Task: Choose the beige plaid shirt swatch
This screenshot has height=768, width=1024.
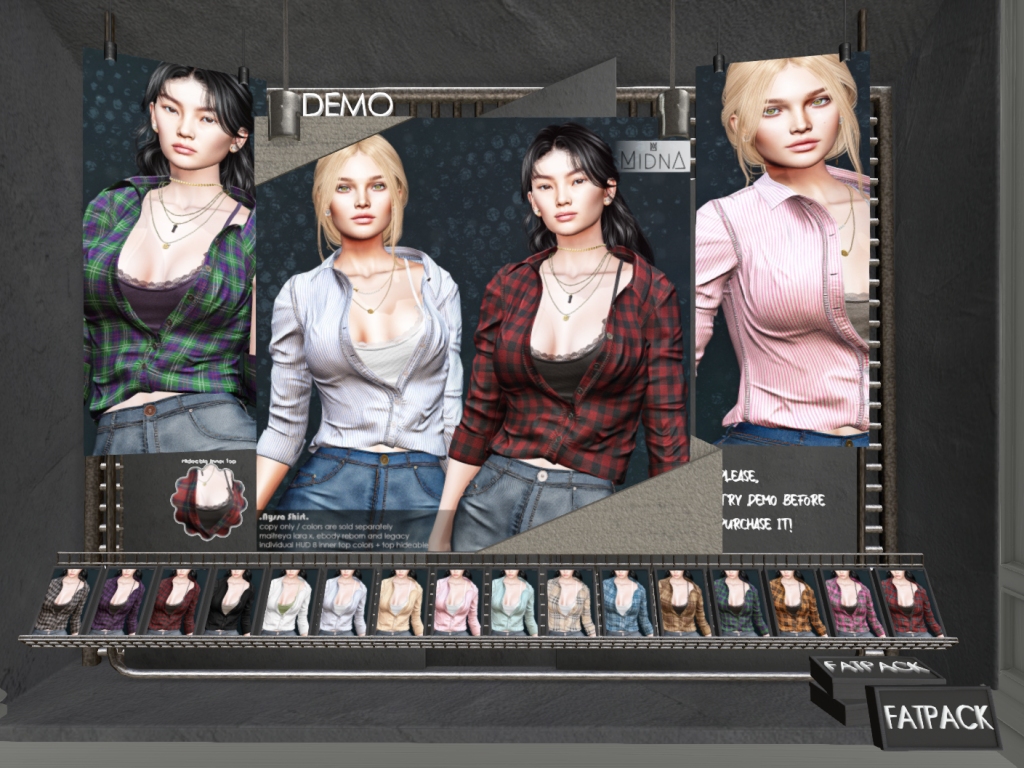Action: [x=570, y=603]
